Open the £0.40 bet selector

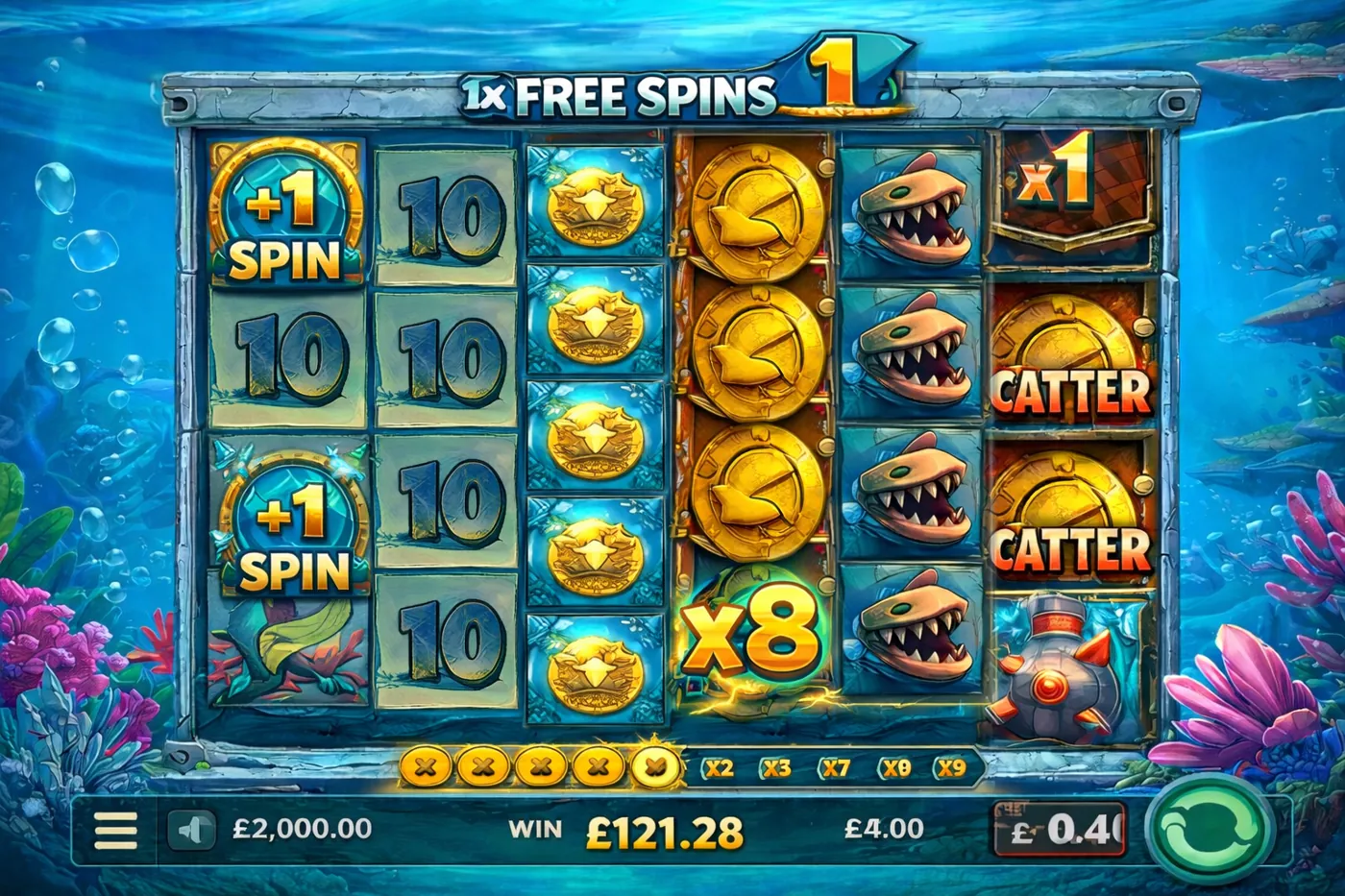coord(1059,830)
